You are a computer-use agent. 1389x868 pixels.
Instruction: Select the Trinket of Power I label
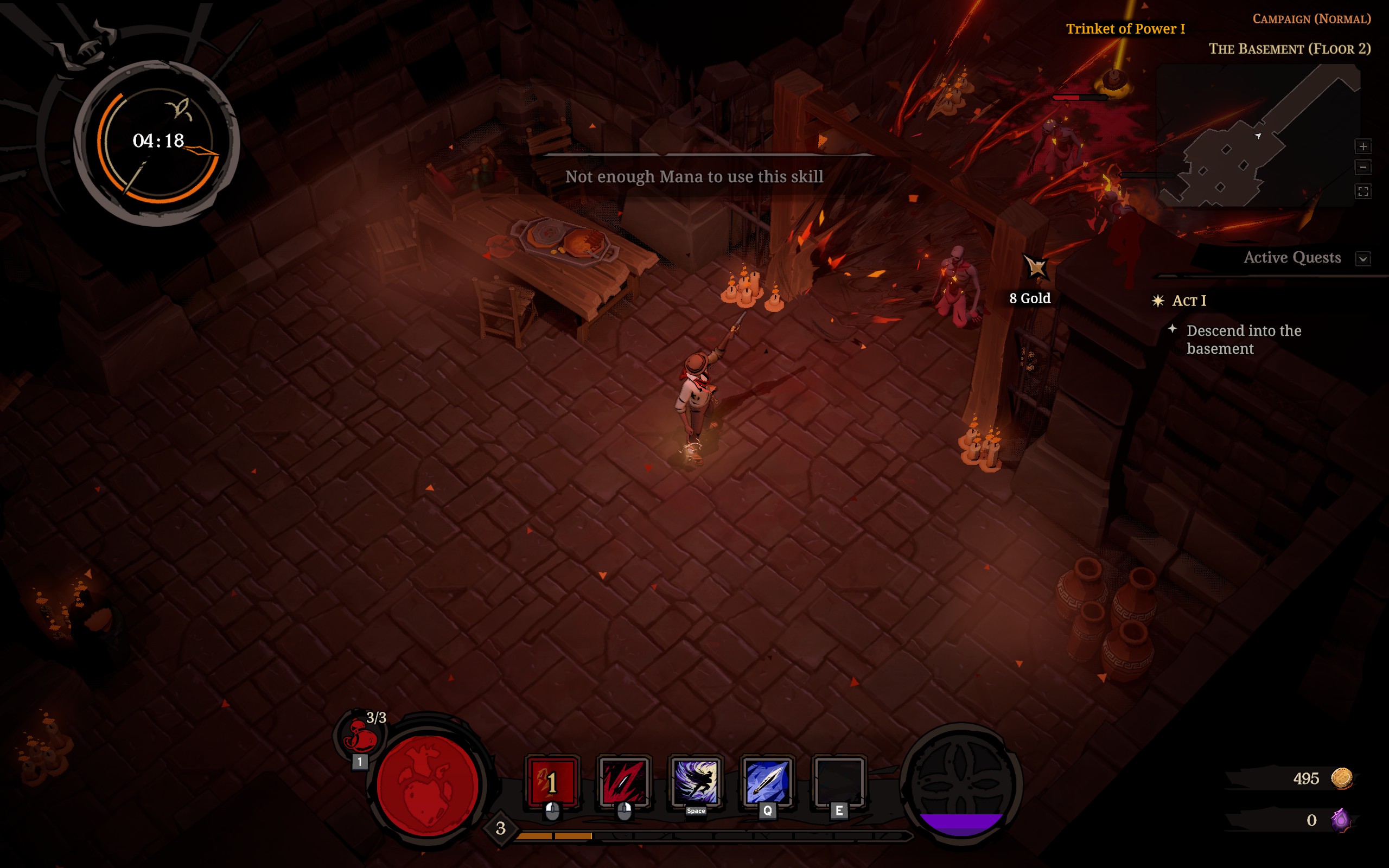(x=1125, y=29)
